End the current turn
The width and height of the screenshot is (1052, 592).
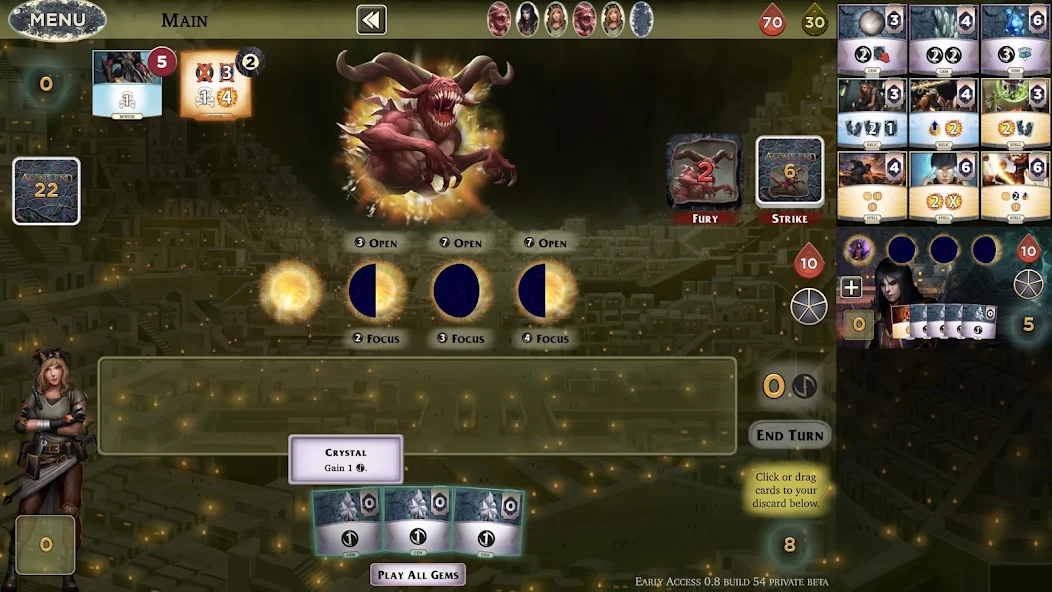(x=790, y=435)
